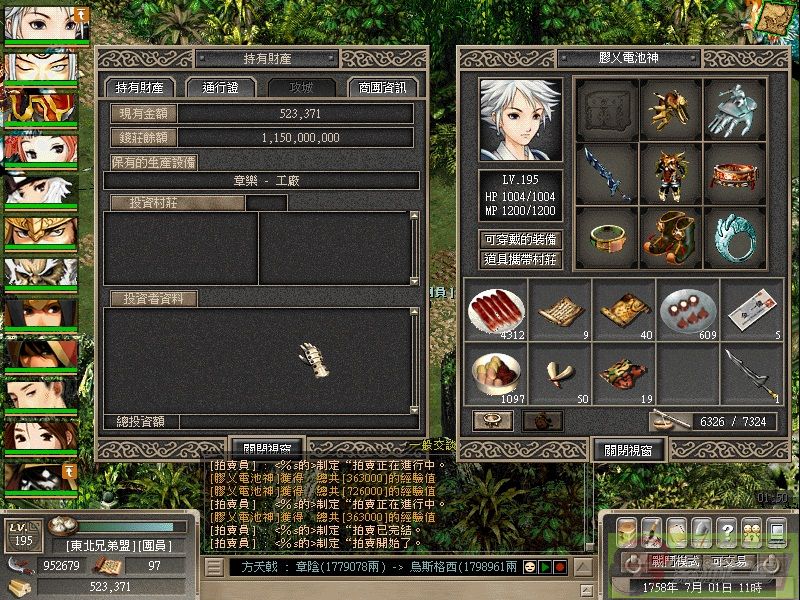Open the 商團資訊 tab
This screenshot has width=800, height=600.
tap(383, 87)
